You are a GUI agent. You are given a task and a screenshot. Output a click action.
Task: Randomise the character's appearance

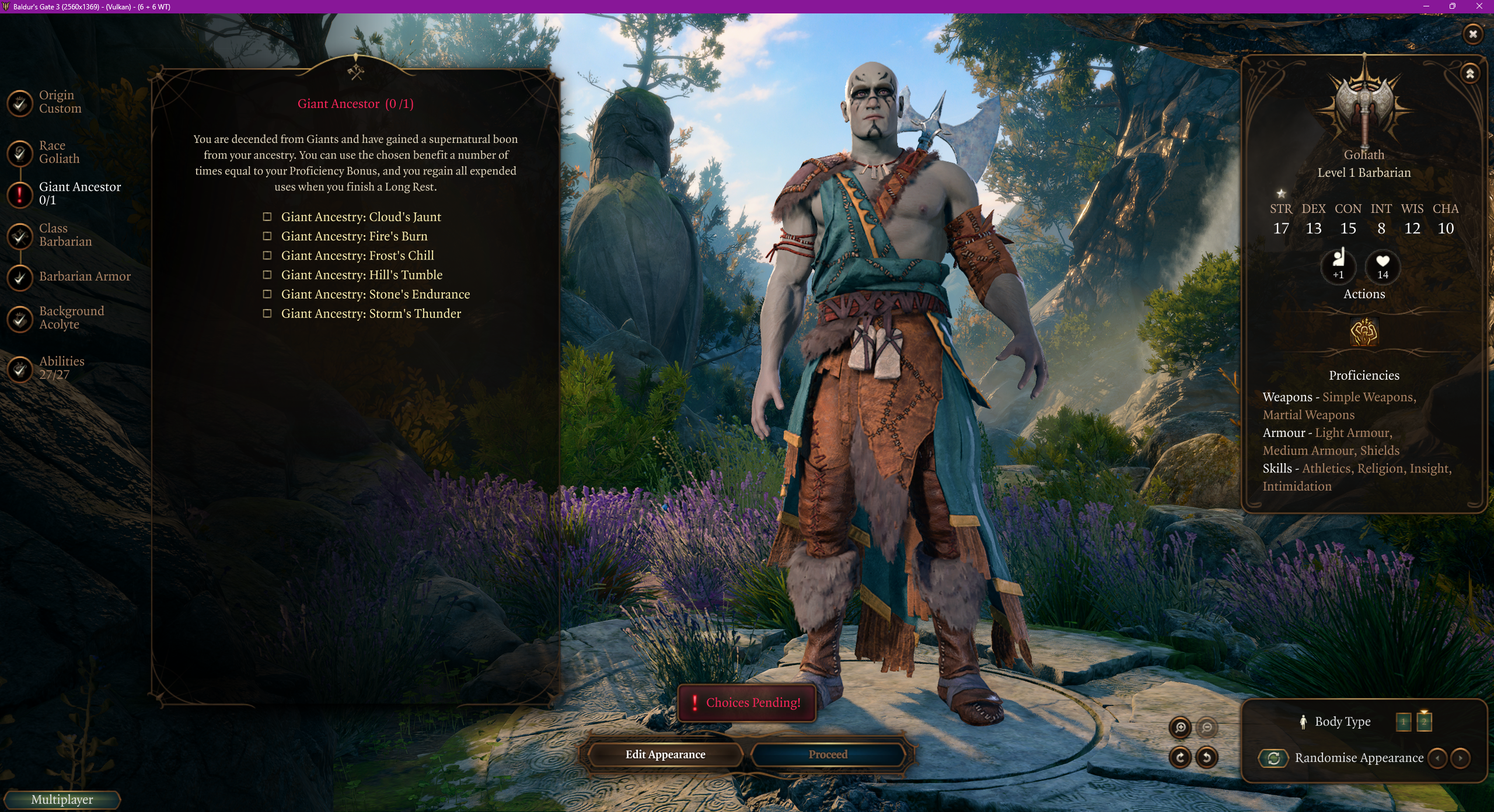pyautogui.click(x=1273, y=758)
